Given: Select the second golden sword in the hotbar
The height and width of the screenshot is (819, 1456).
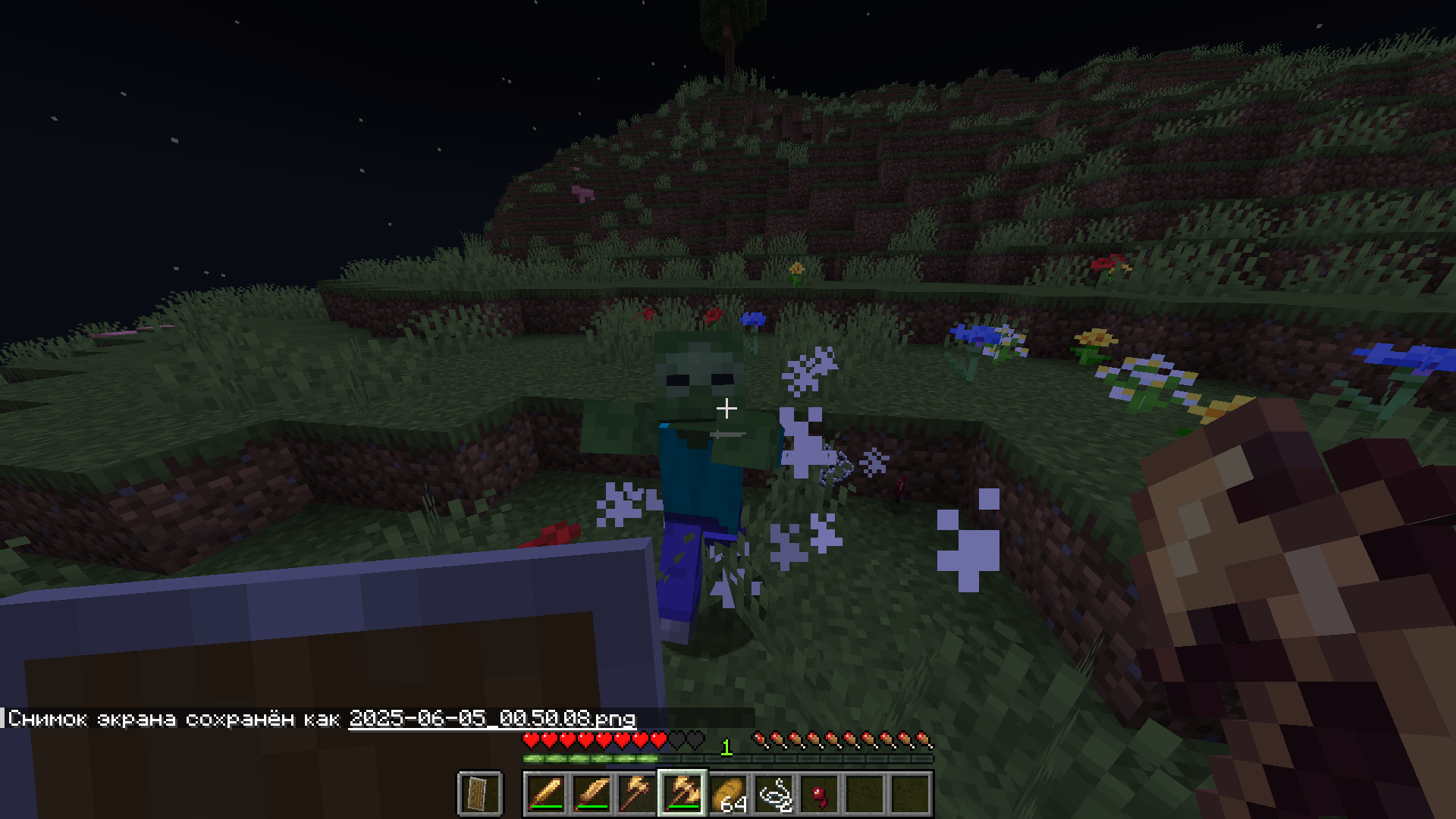Looking at the screenshot, I should (x=591, y=795).
